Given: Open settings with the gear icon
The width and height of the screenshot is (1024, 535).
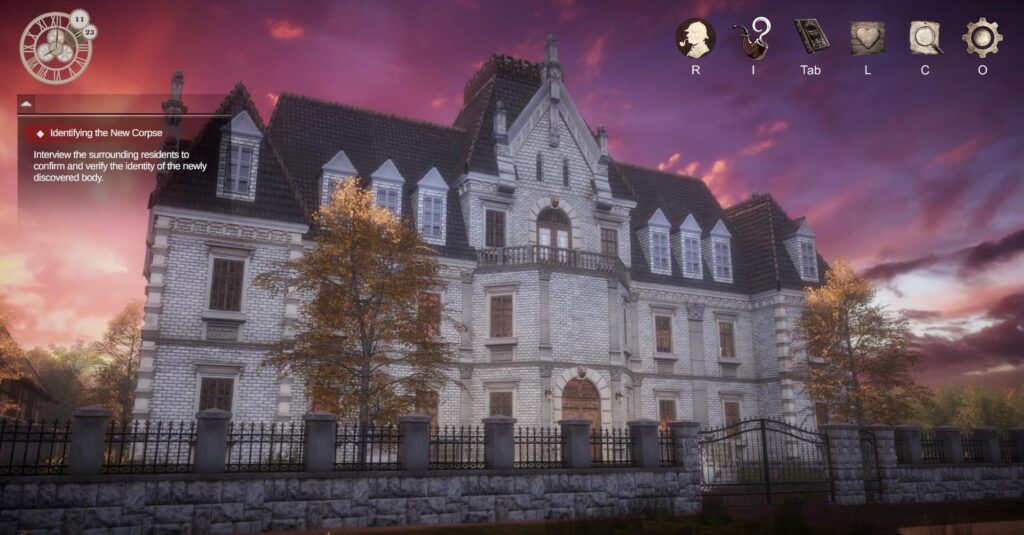Looking at the screenshot, I should pos(982,38).
